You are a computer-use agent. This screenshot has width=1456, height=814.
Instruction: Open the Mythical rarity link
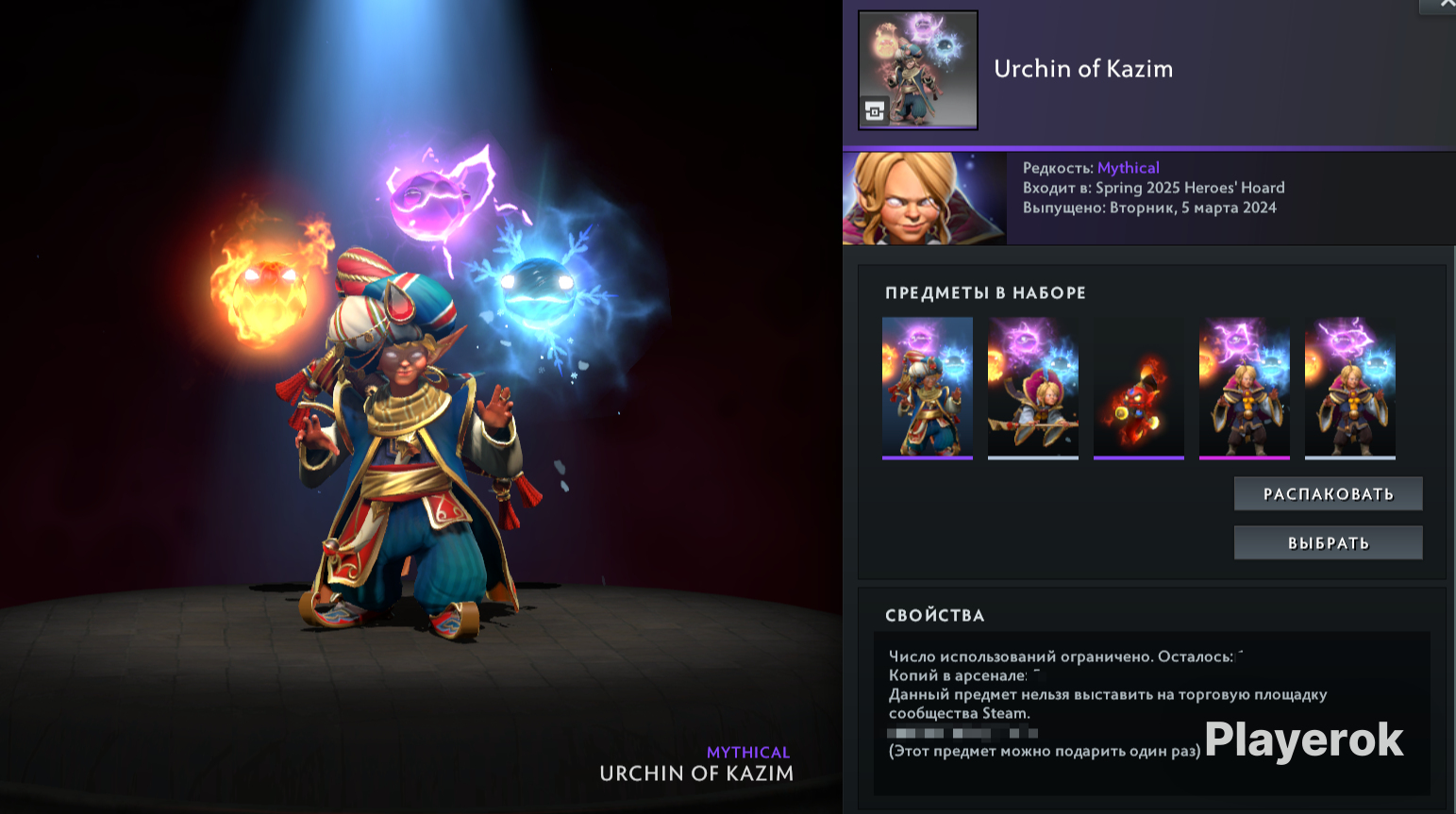[1128, 167]
